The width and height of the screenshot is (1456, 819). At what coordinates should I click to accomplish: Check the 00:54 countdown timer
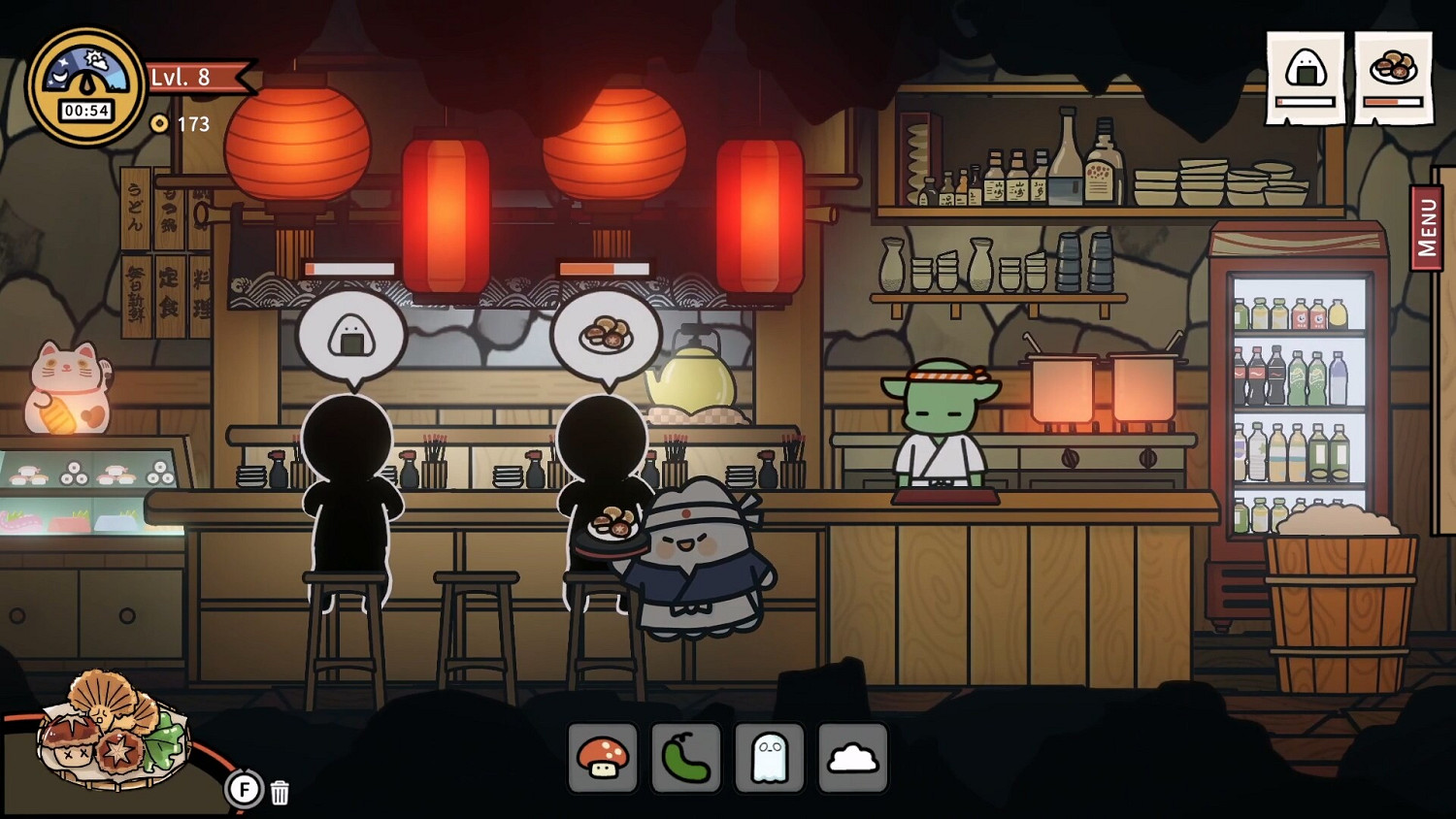point(85,108)
